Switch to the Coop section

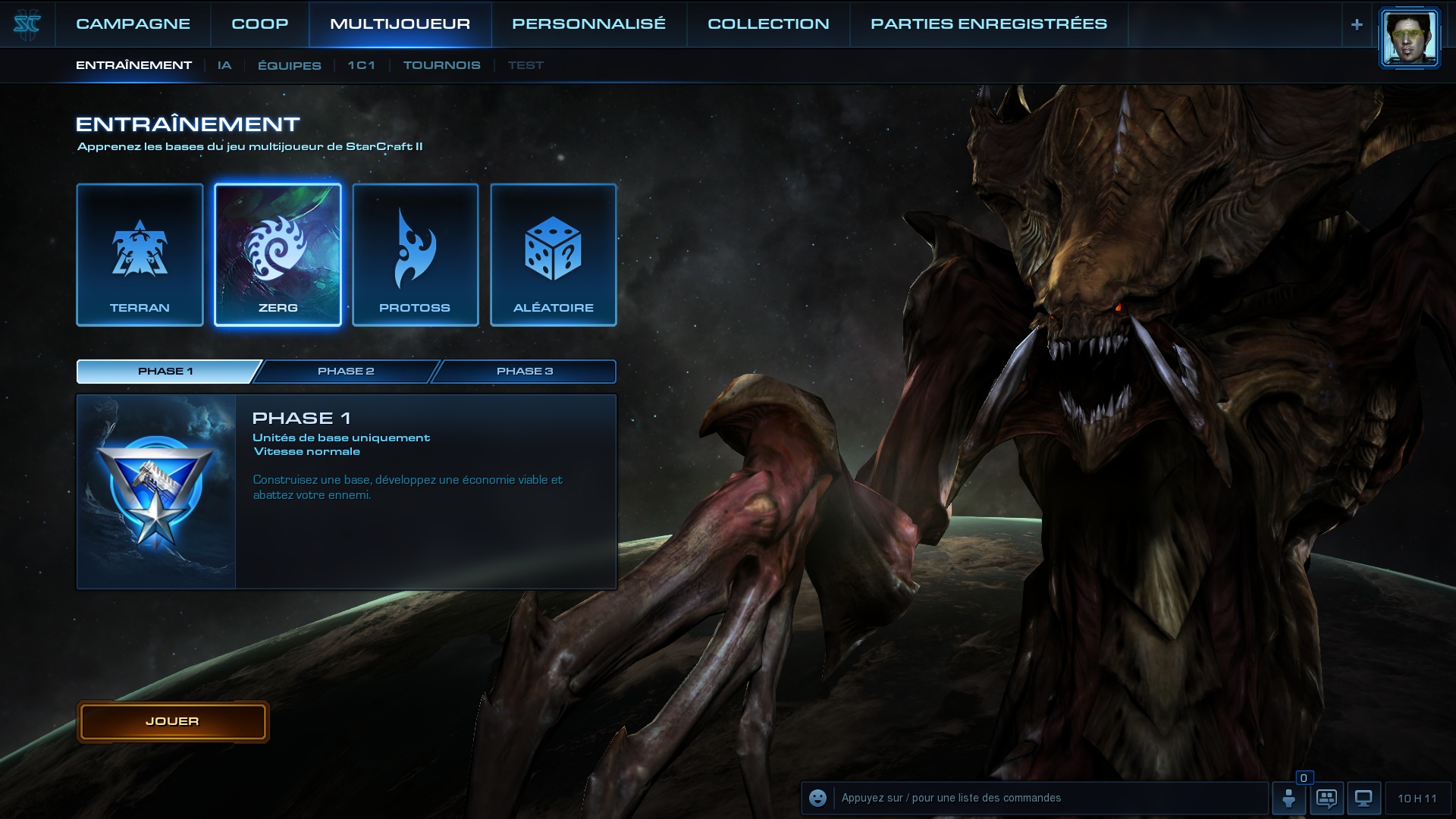click(x=259, y=24)
